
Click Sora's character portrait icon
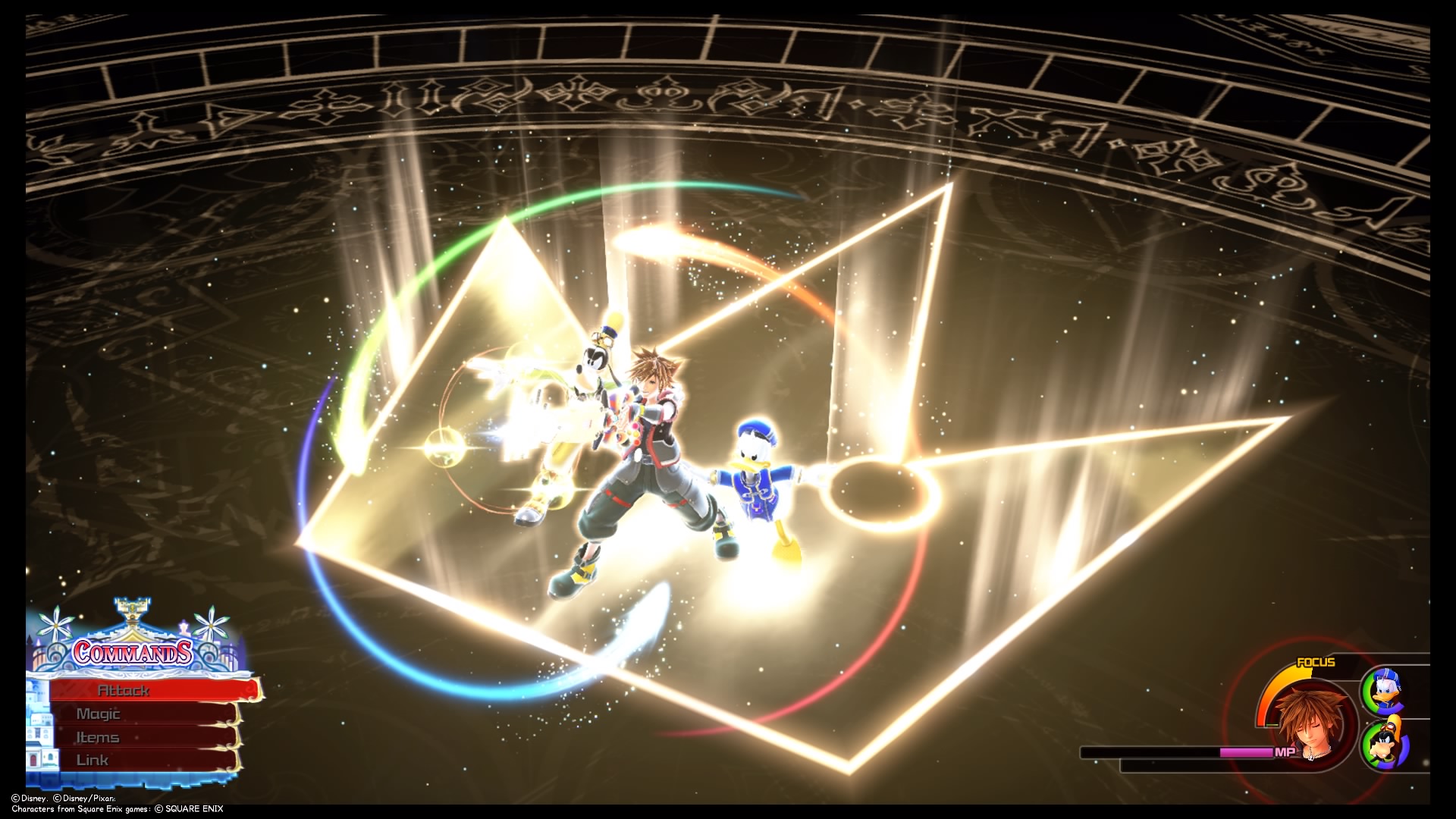coord(1313,723)
